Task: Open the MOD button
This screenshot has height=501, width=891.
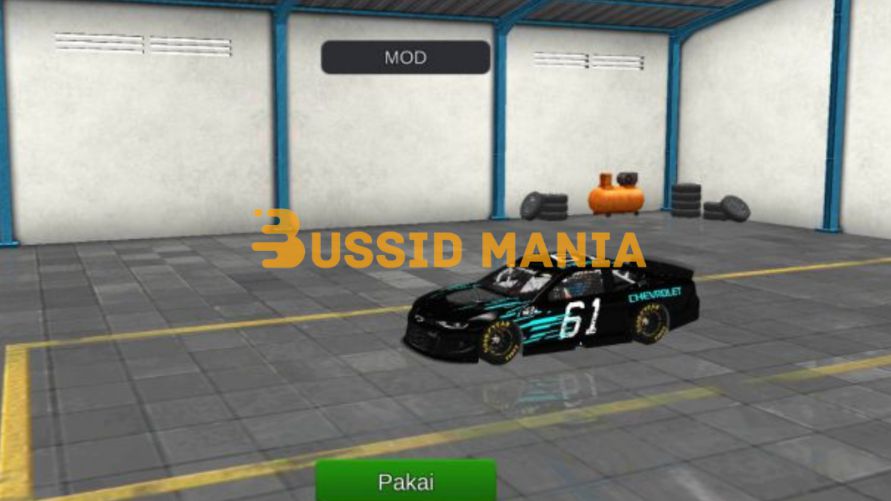Action: click(x=405, y=57)
